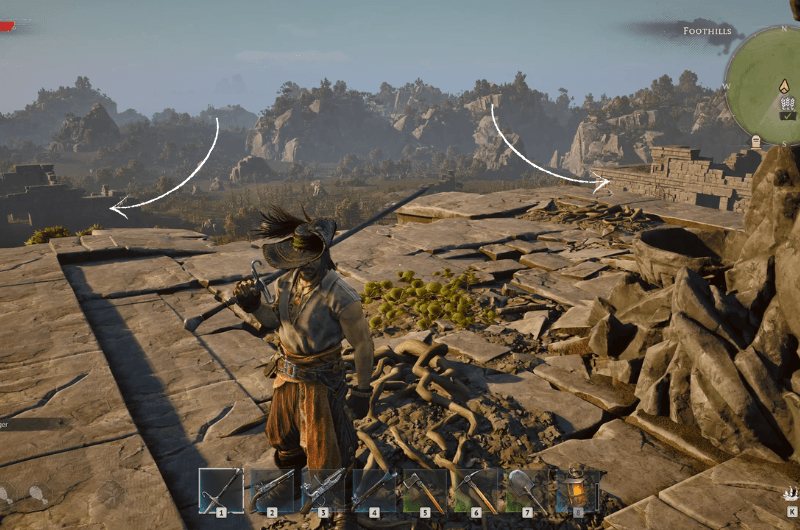Select the musket in hotbar slot 4
Screen dimensions: 800x530
coord(373,490)
